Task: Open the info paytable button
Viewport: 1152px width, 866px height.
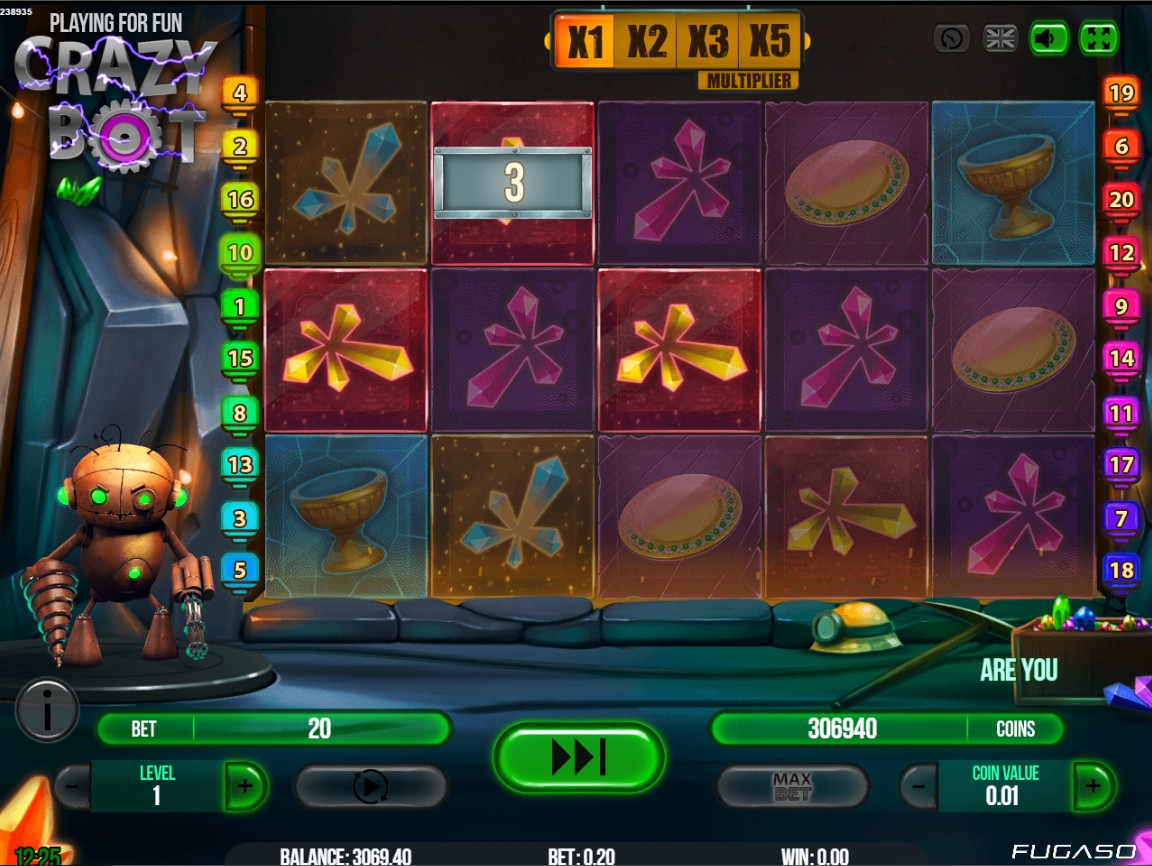Action: point(46,710)
